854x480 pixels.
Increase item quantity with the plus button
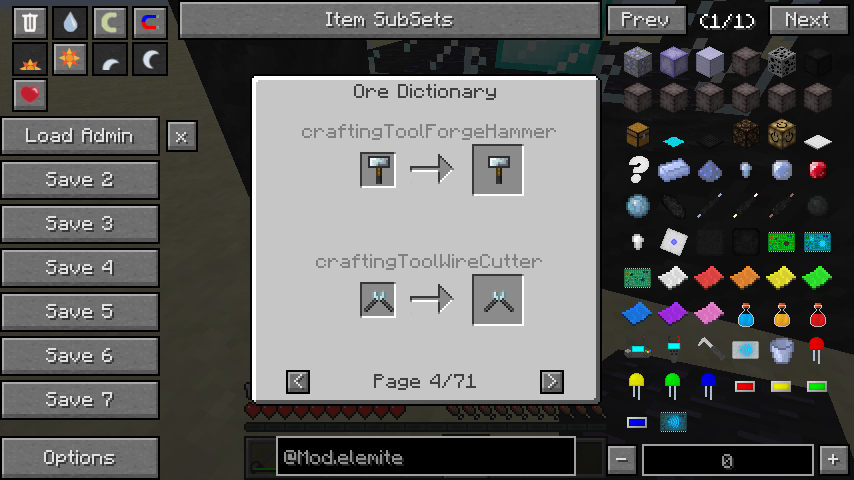coord(833,460)
